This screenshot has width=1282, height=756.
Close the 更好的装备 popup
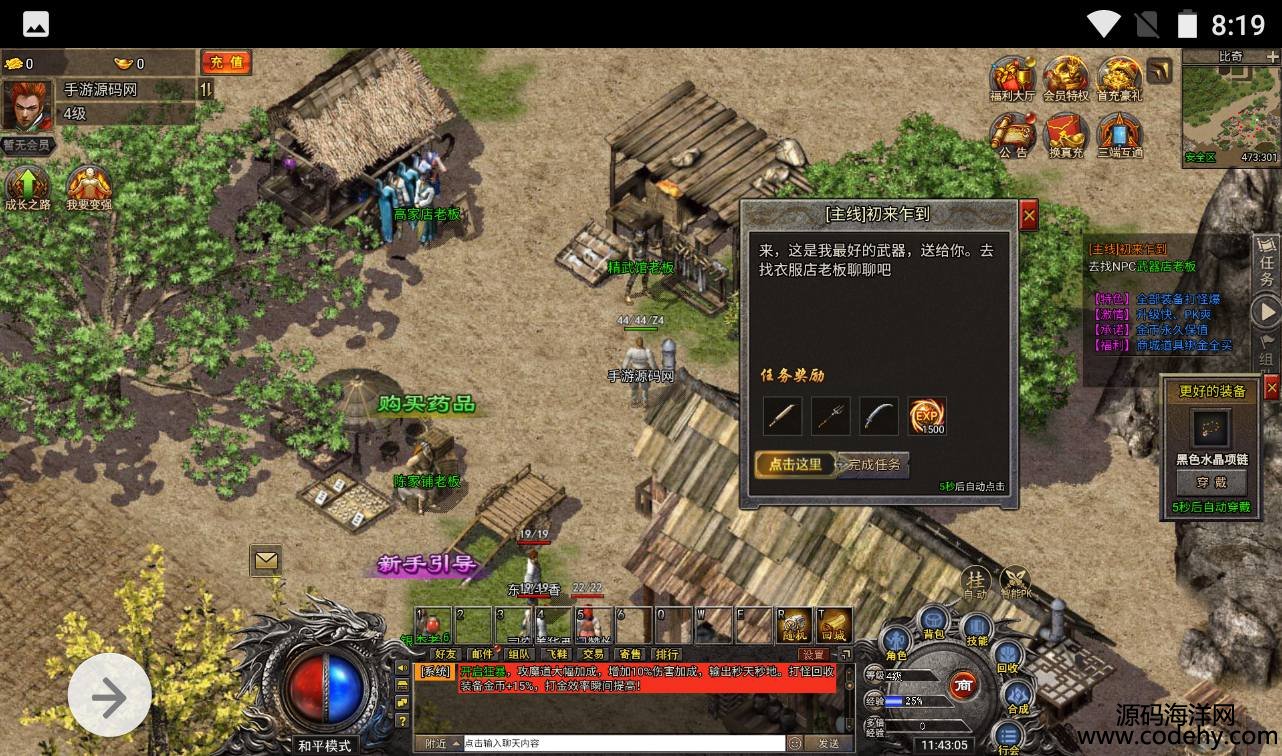(x=1271, y=388)
